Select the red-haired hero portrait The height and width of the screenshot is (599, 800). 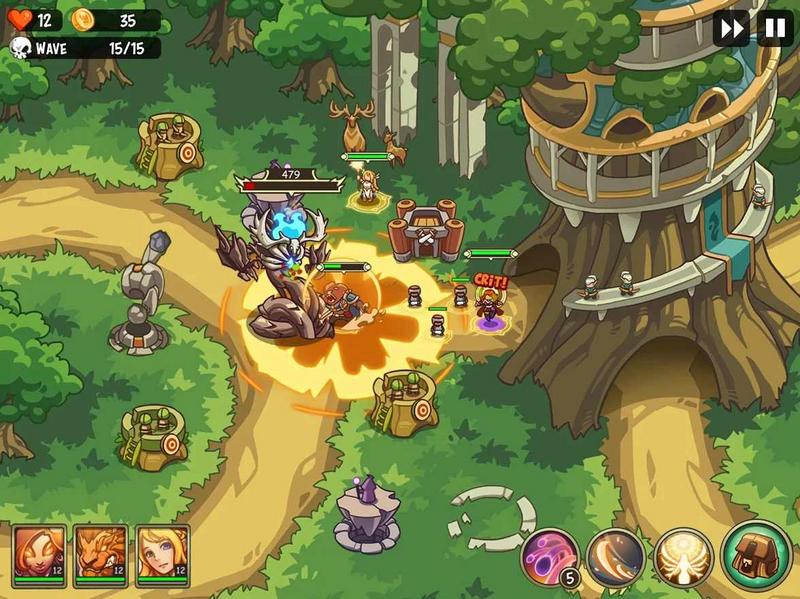[40, 552]
